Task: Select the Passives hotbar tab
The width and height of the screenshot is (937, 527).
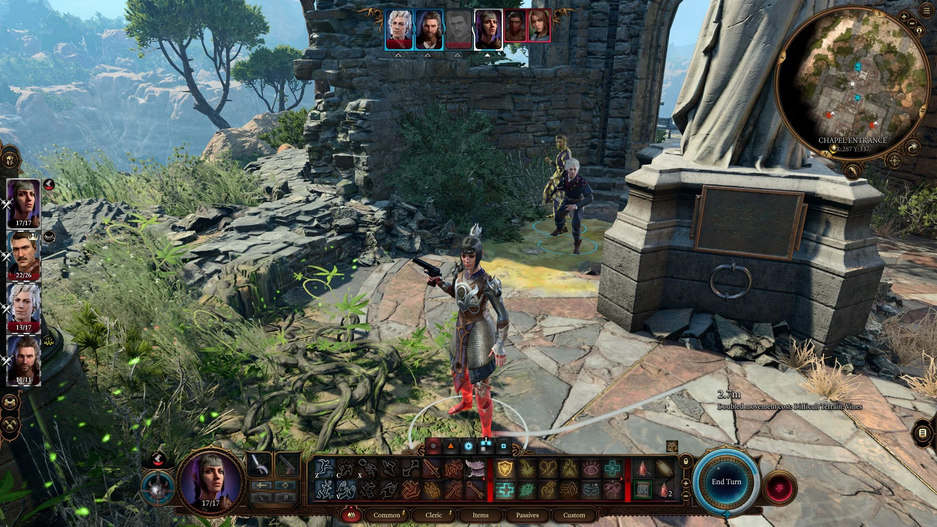Action: [x=527, y=515]
